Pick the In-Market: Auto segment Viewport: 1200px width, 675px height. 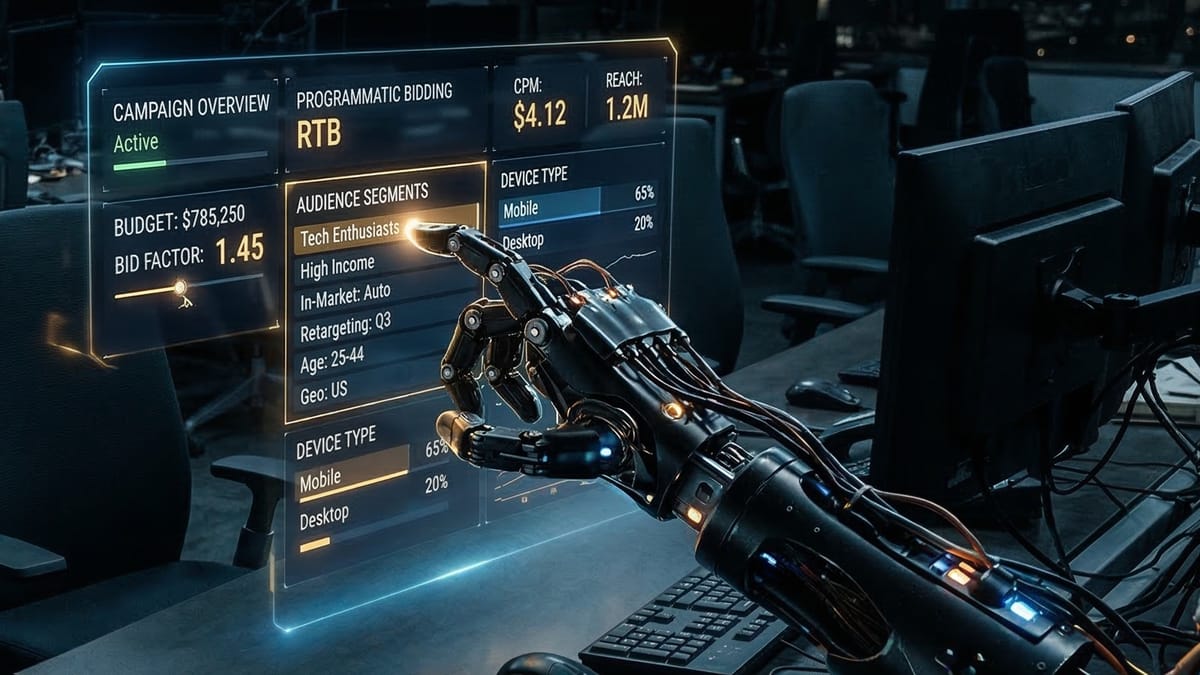tap(345, 297)
